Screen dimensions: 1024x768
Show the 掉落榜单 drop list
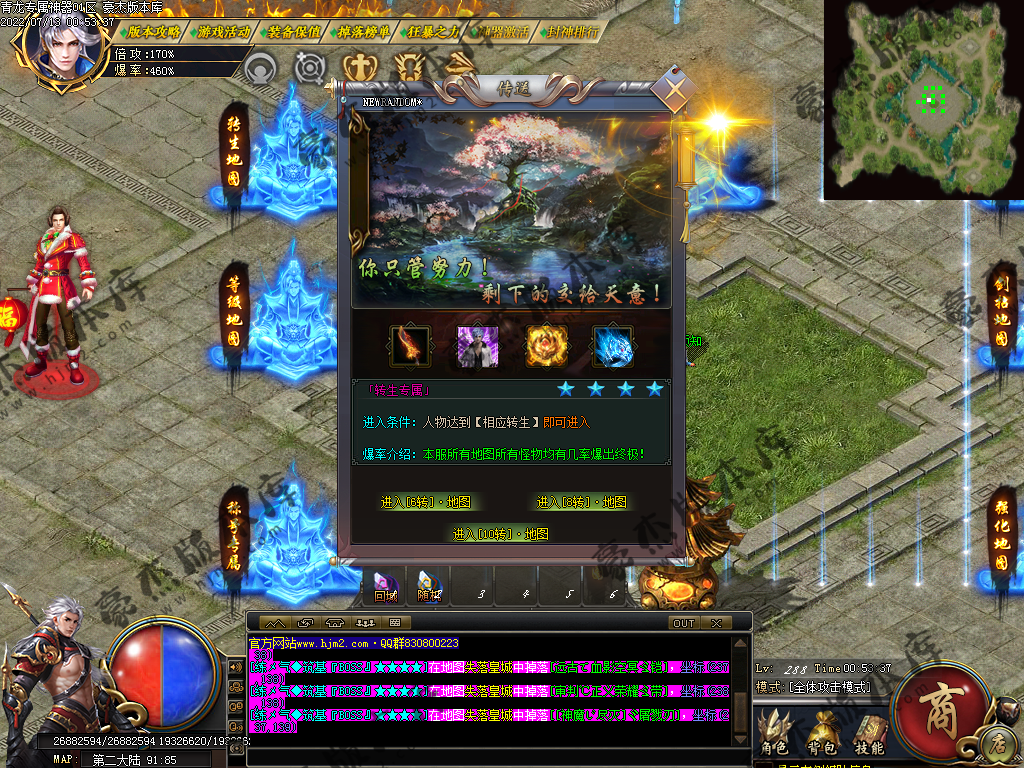coord(364,31)
